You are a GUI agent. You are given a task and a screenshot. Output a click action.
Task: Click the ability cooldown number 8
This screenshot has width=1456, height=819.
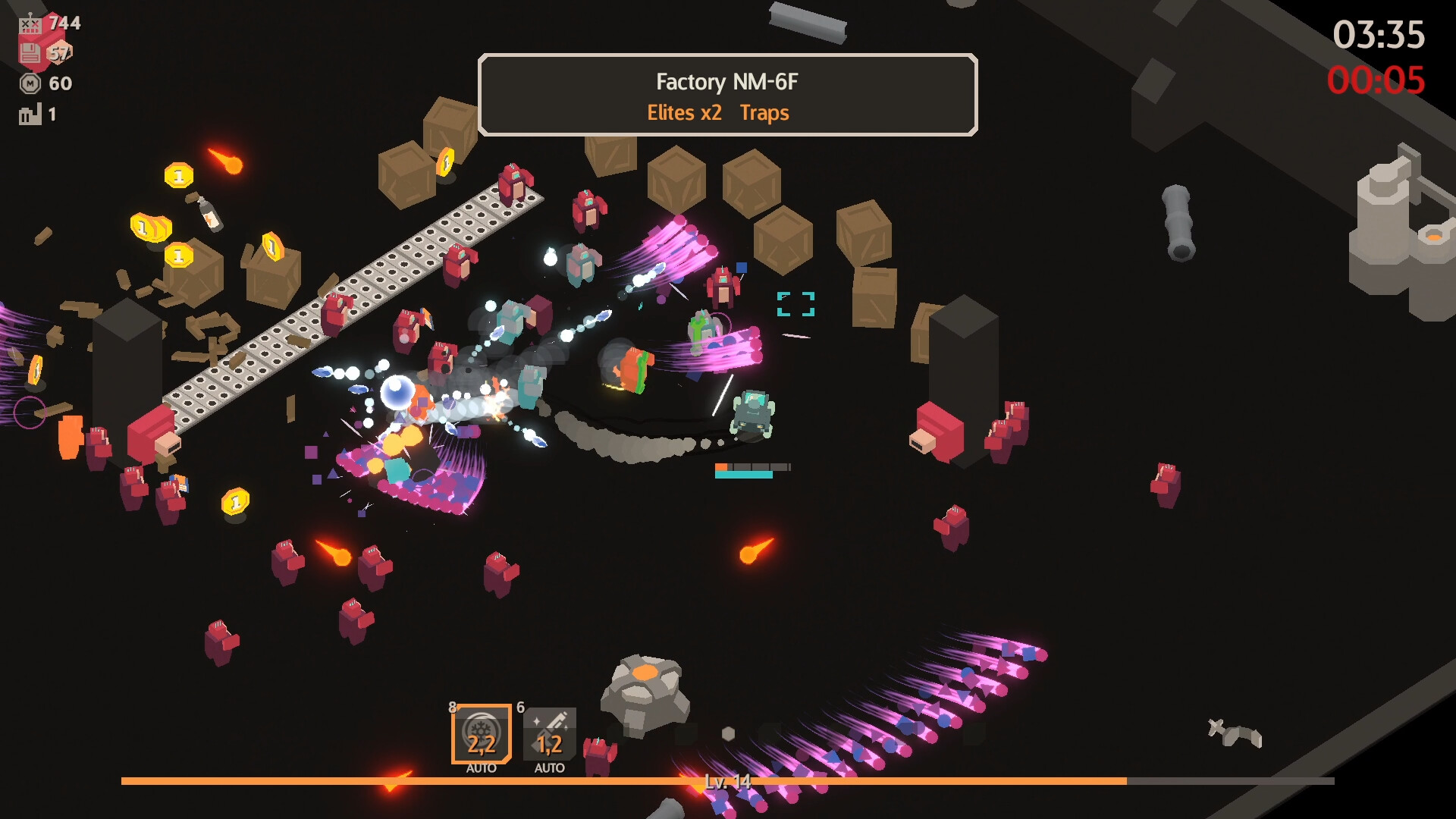(452, 706)
